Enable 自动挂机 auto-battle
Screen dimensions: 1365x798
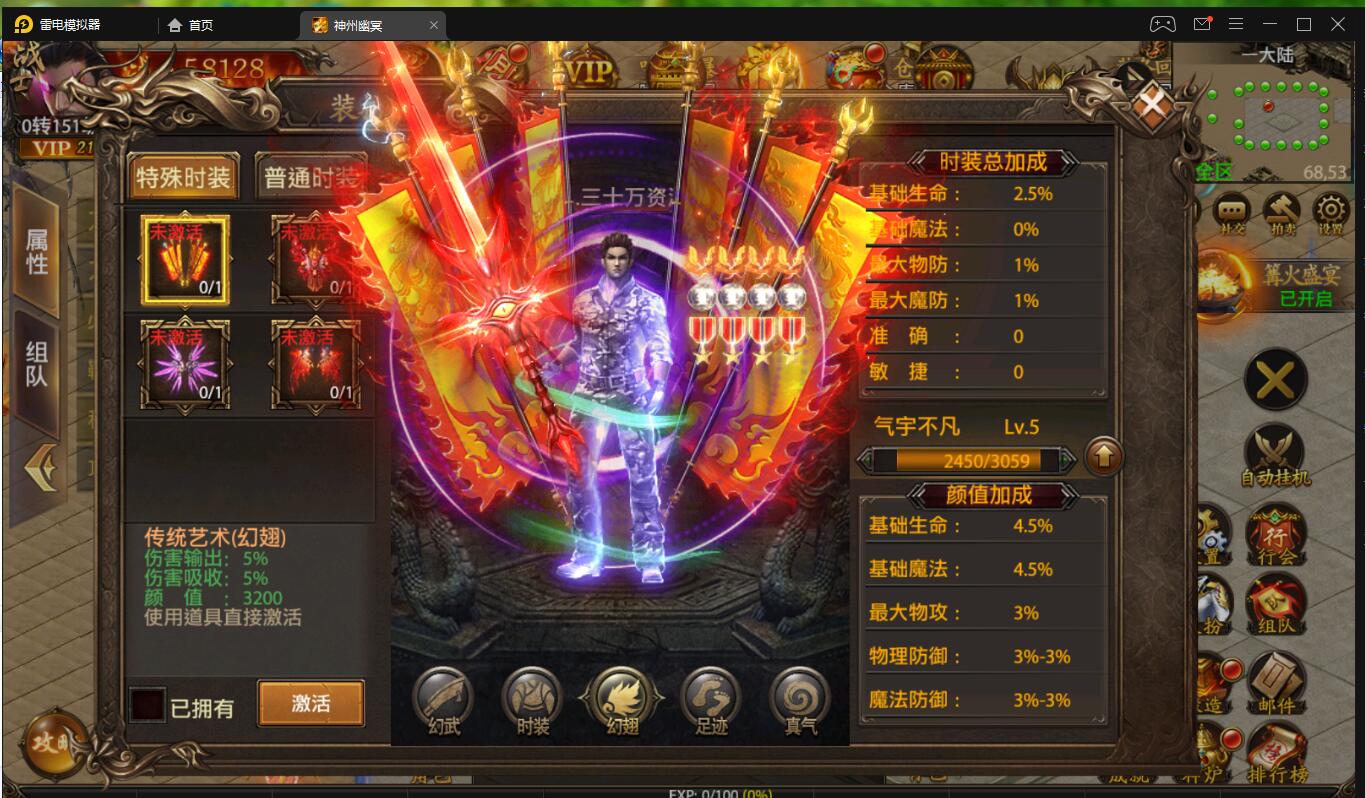1275,457
